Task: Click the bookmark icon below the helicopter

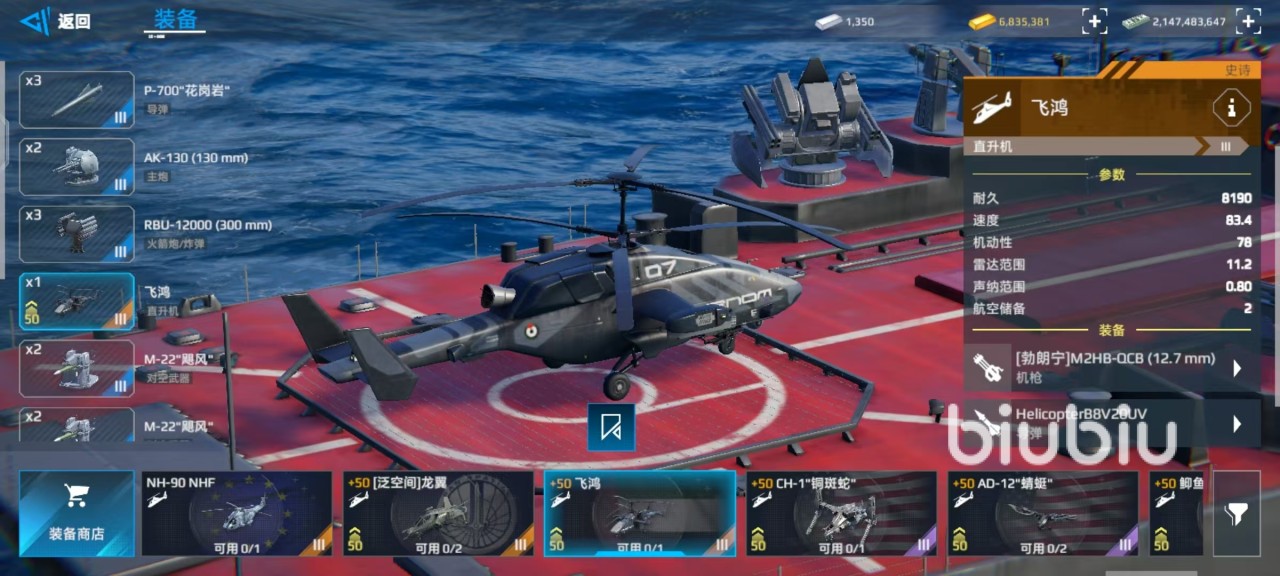Action: [611, 427]
